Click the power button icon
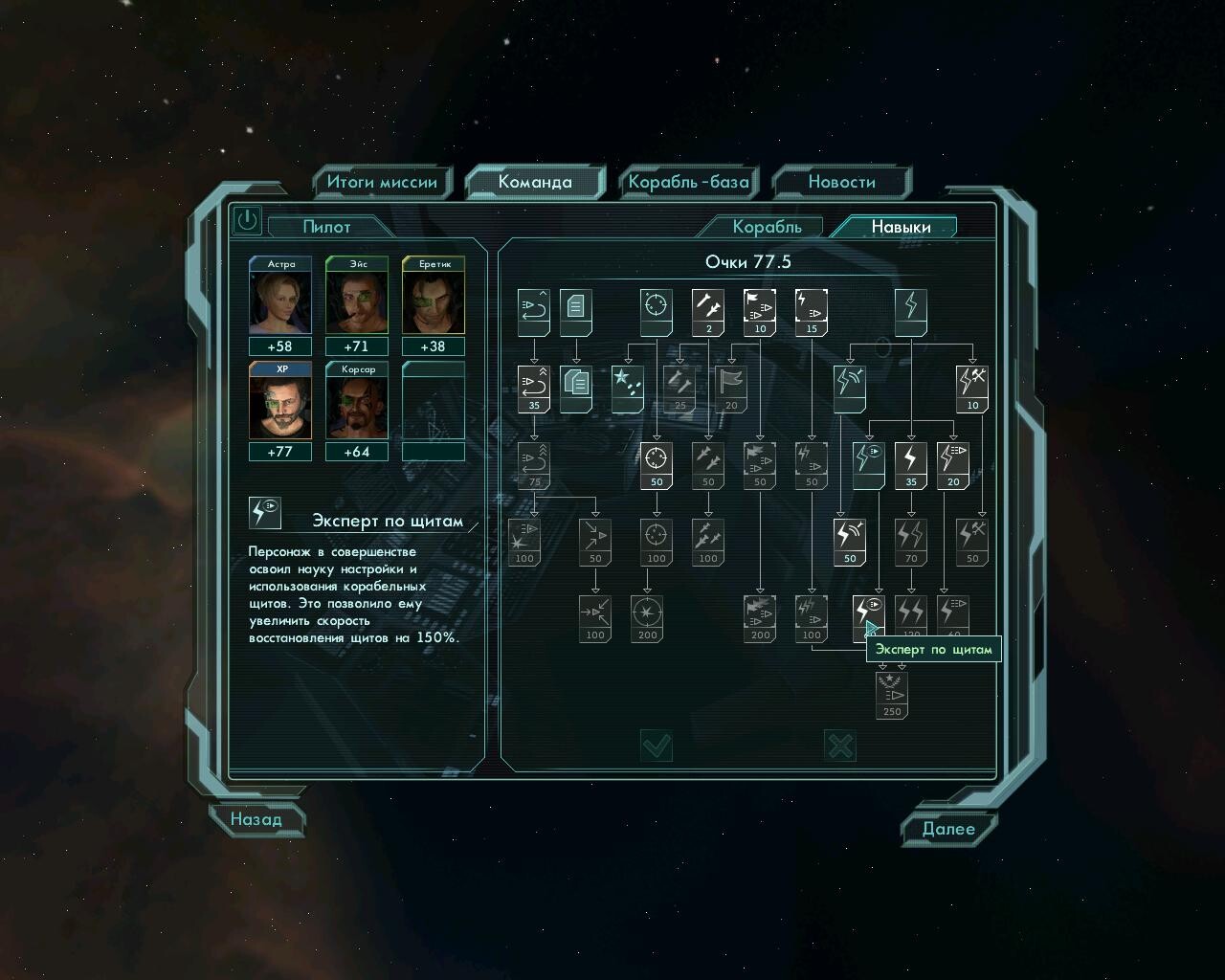 247,220
